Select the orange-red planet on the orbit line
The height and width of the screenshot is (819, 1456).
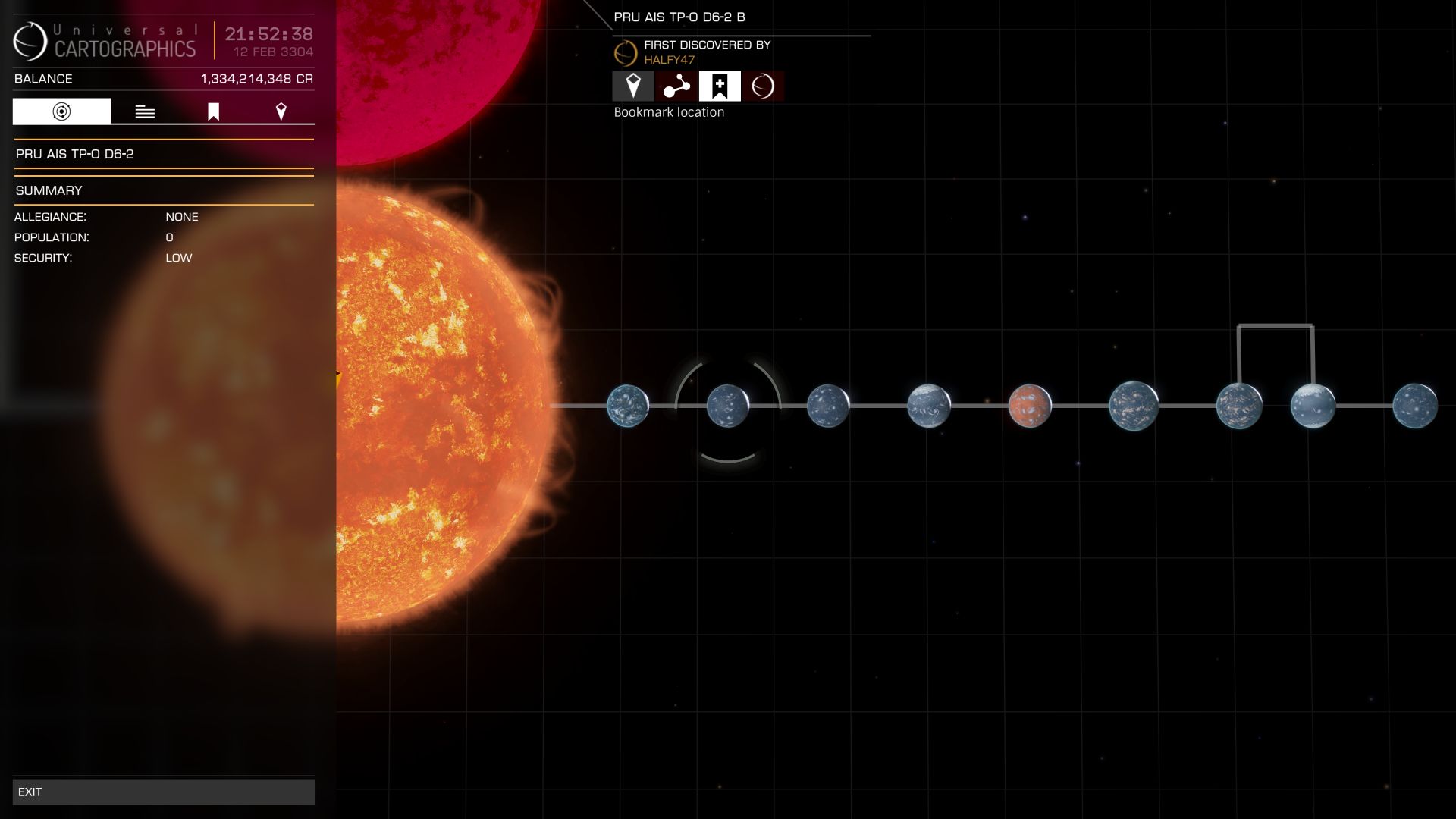(x=1030, y=406)
